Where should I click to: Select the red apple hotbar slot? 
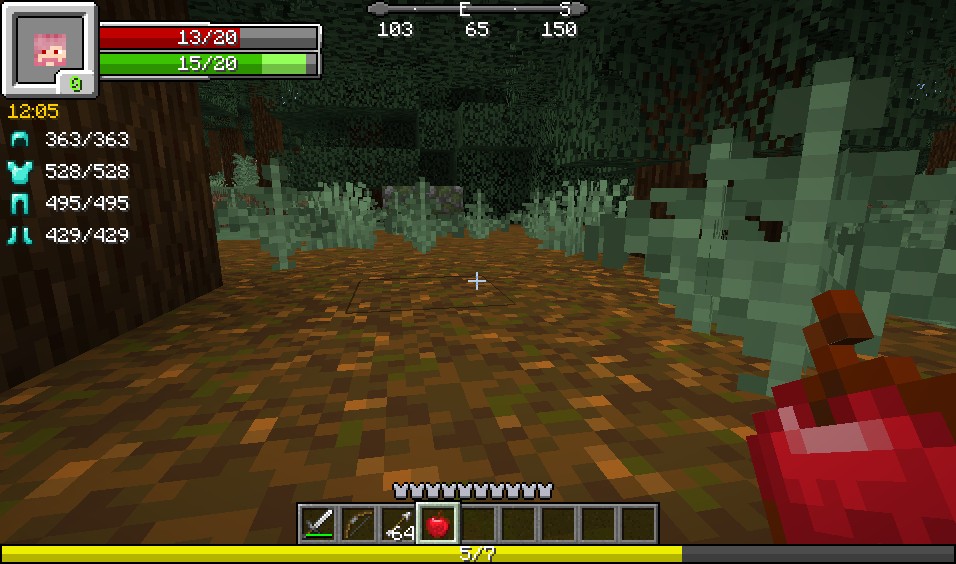(x=438, y=523)
